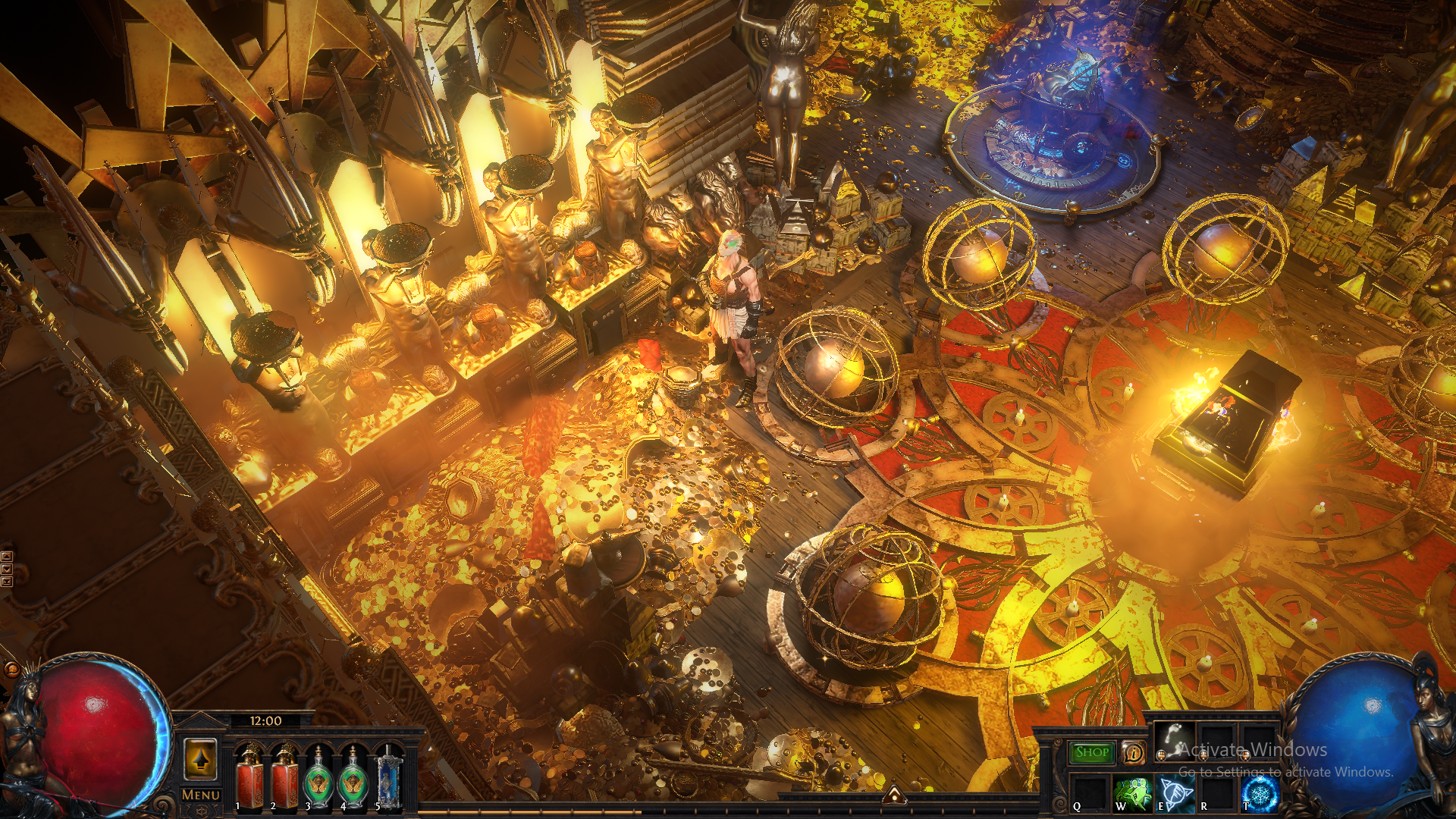The height and width of the screenshot is (819, 1456).
Task: Activate the pale blue sigil skill on E
Action: tap(1175, 793)
